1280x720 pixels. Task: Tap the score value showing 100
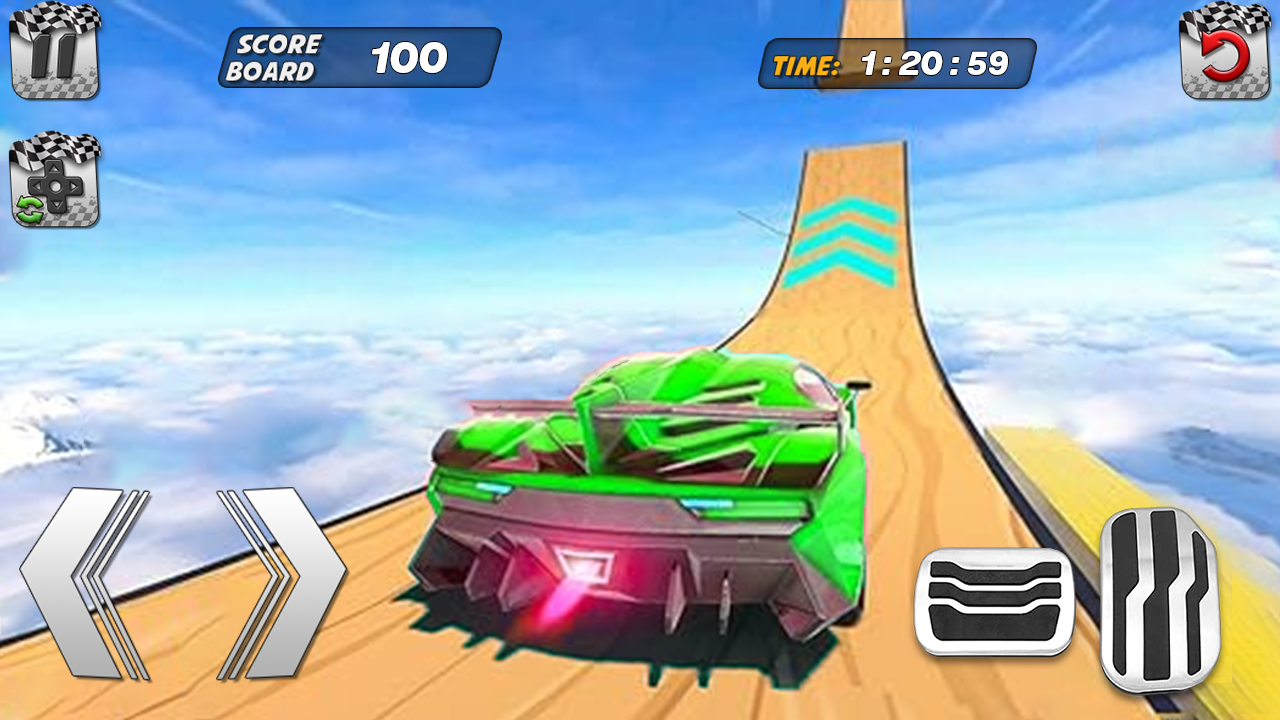(x=412, y=57)
